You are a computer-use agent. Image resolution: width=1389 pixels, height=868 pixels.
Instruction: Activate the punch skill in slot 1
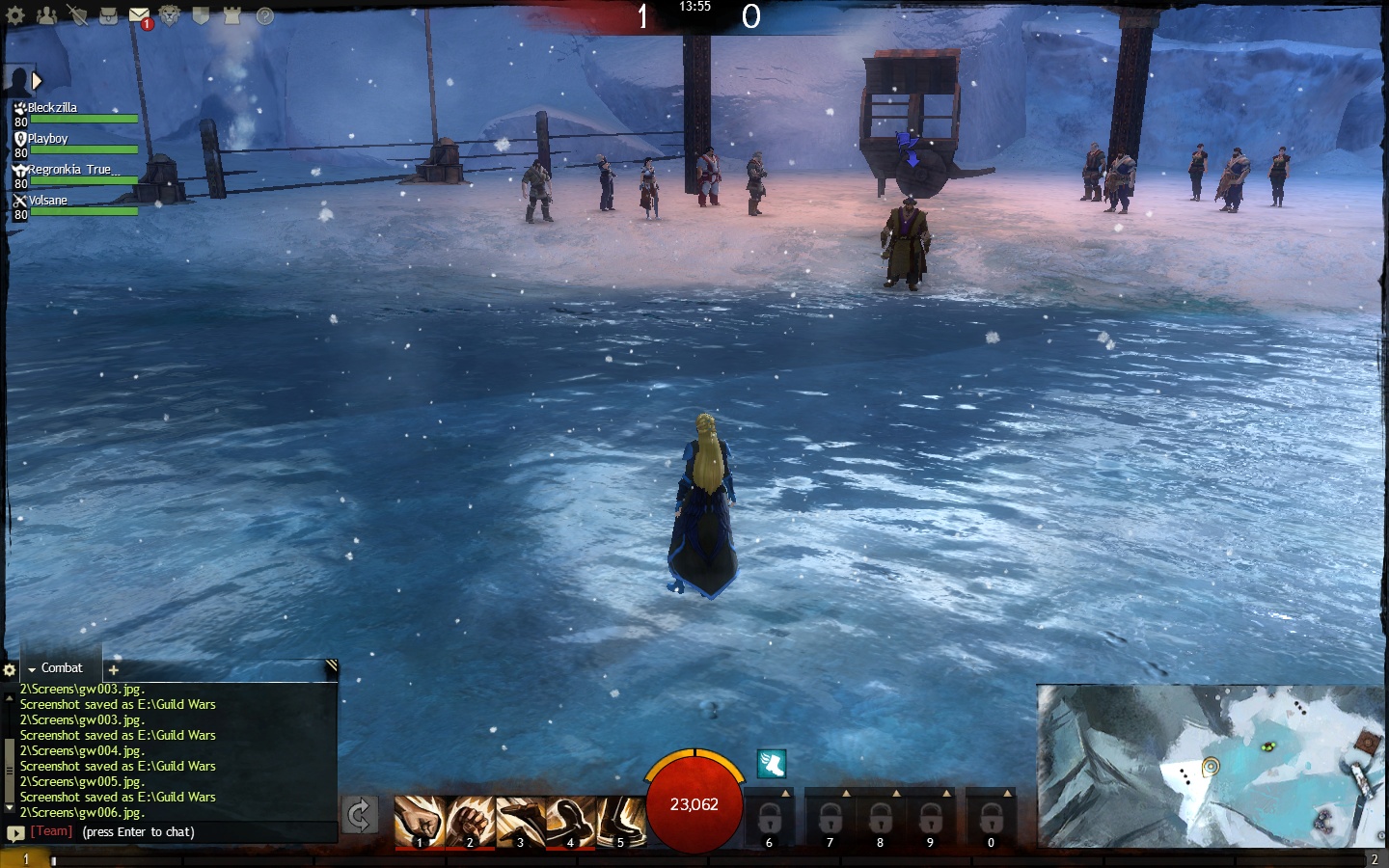point(420,822)
